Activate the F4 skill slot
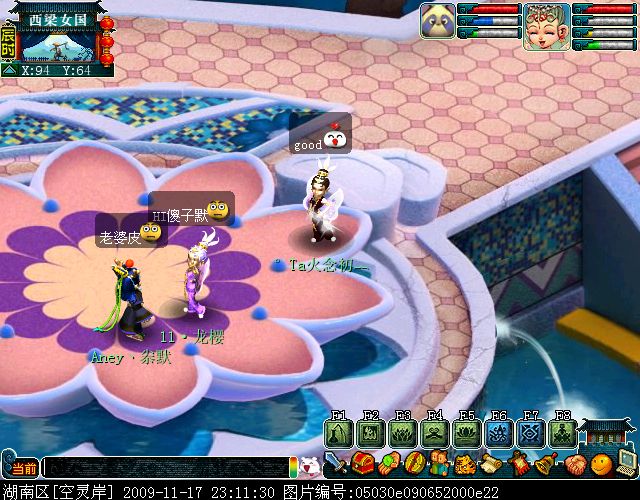640x500 pixels. coord(435,434)
